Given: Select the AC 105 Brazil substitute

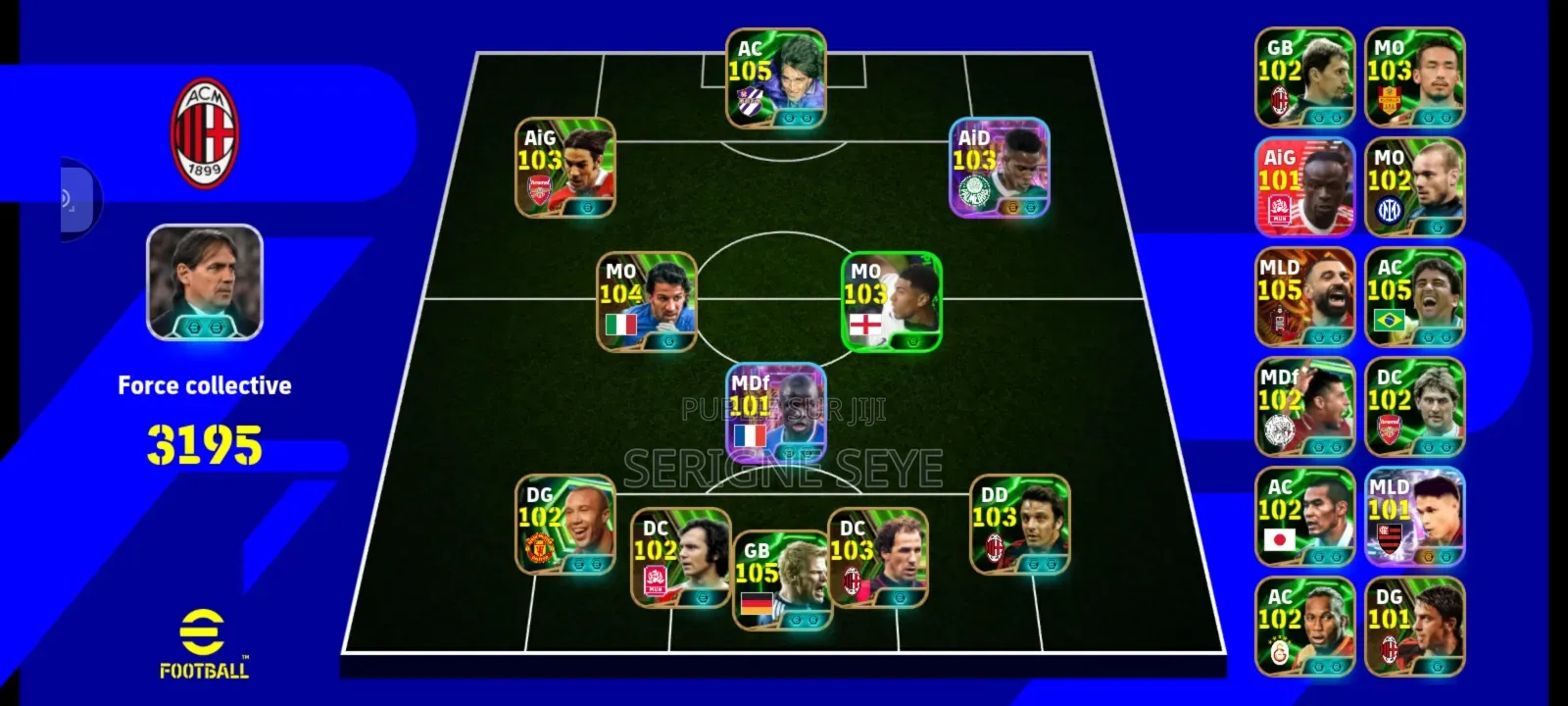Looking at the screenshot, I should click(1414, 297).
